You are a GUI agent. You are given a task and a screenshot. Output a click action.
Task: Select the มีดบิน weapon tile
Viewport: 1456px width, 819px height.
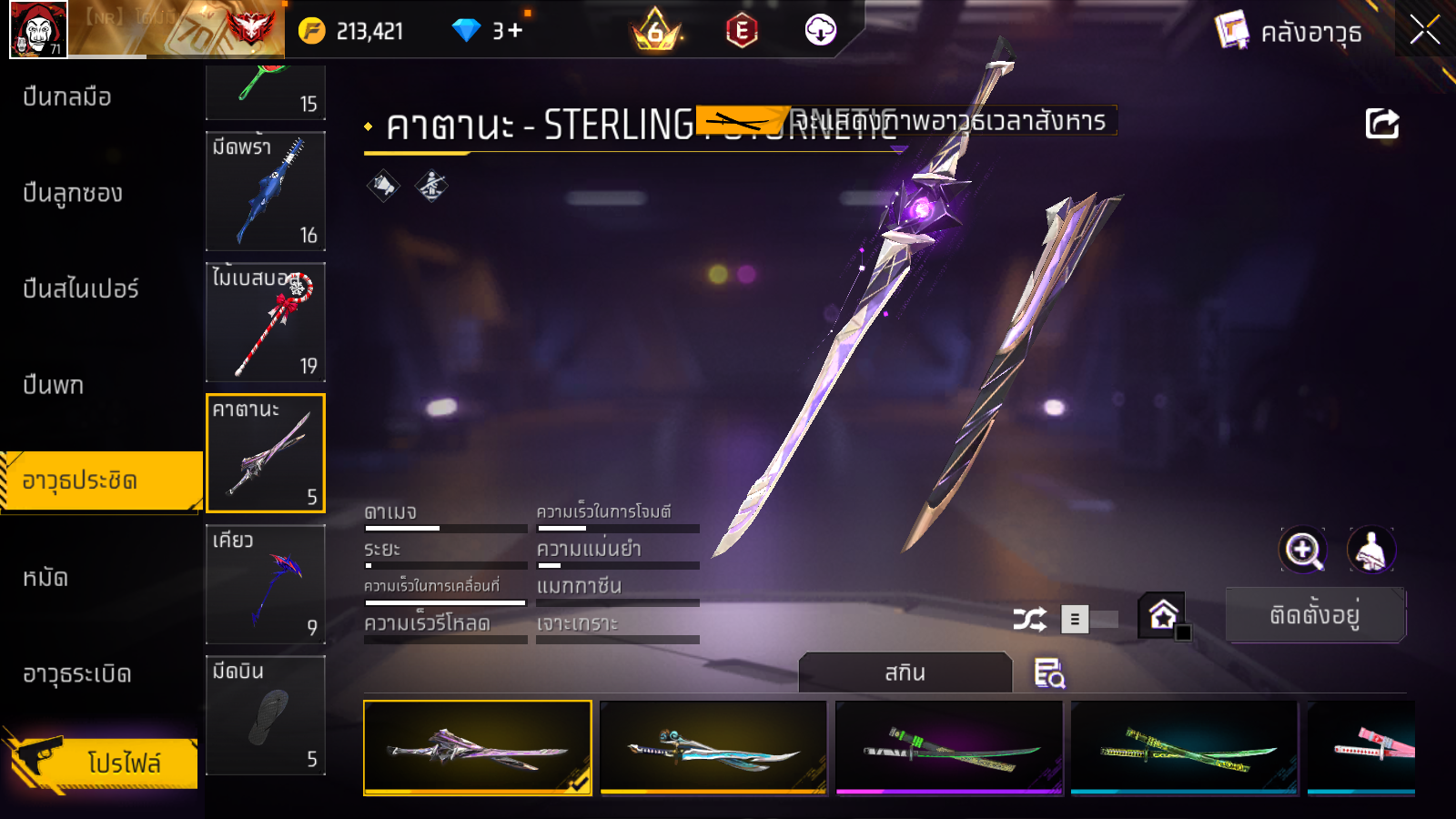pos(266,715)
